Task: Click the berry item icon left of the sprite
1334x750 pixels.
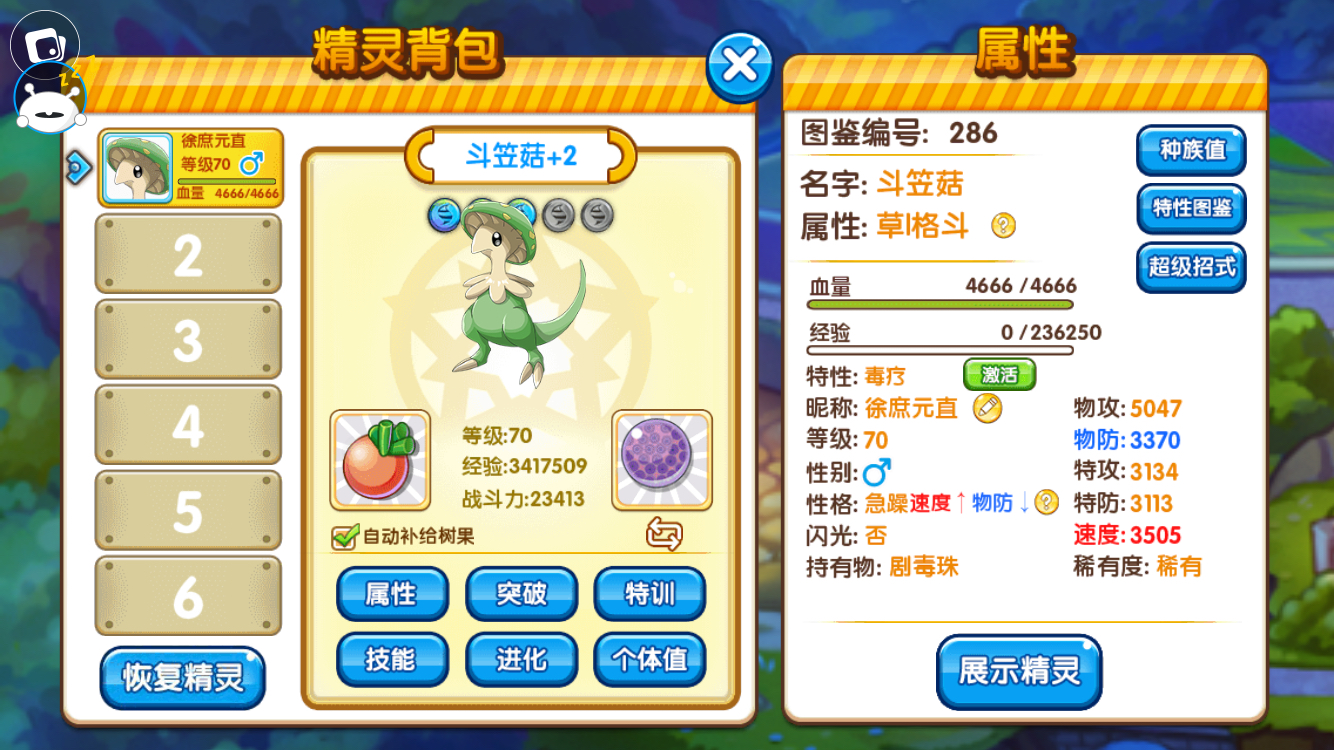Action: click(x=380, y=459)
